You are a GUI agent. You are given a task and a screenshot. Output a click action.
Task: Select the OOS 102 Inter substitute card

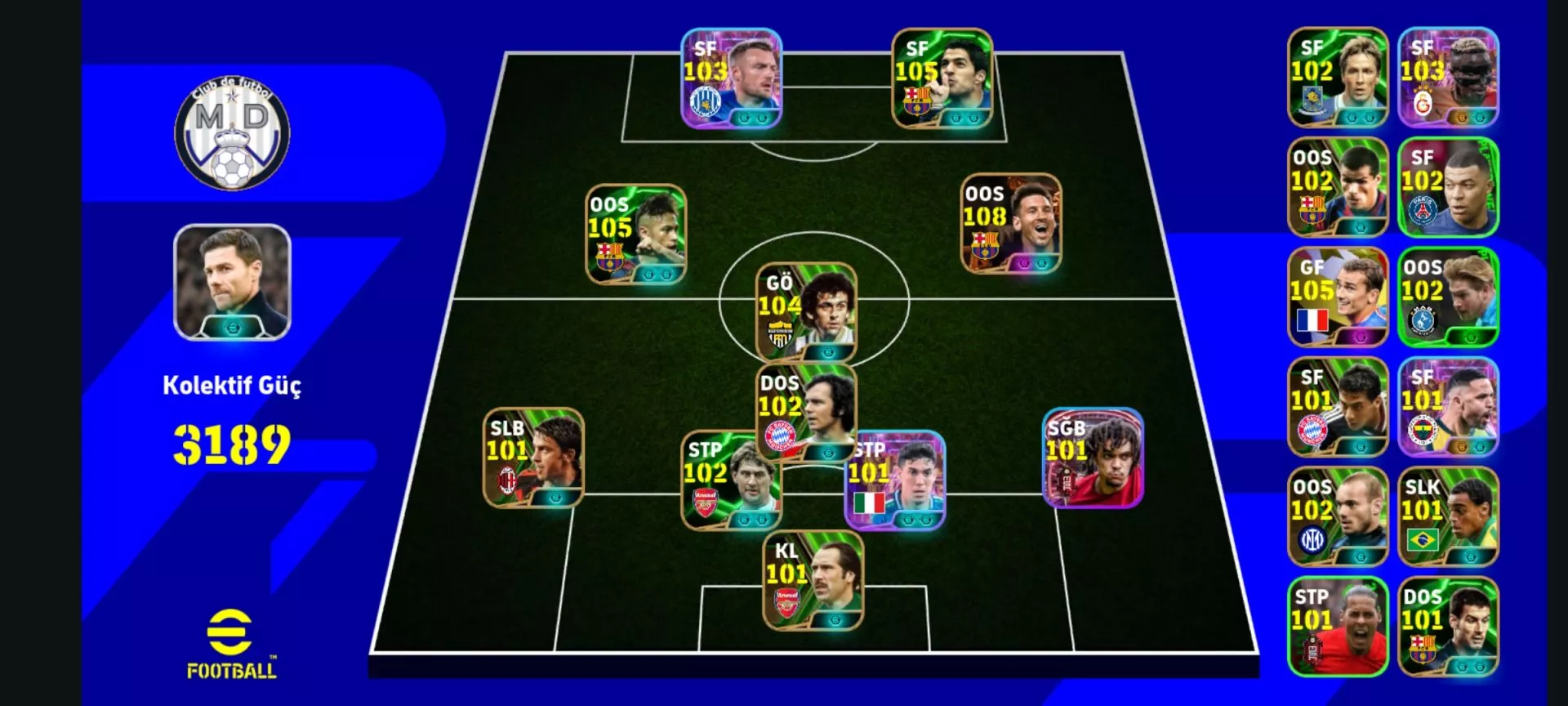1338,517
